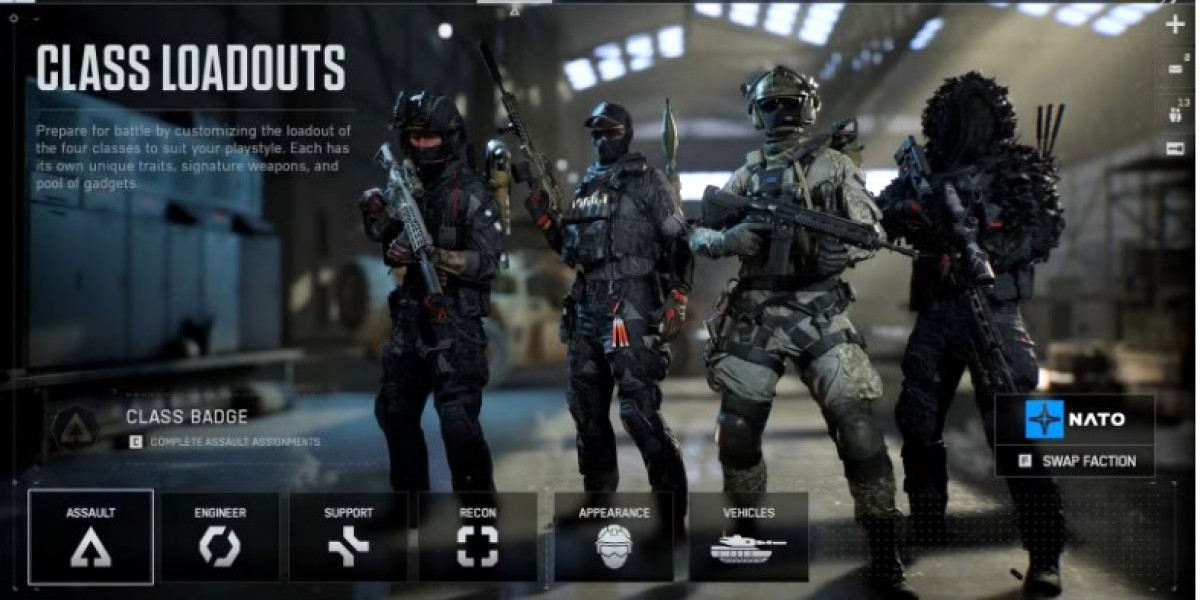This screenshot has height=600, width=1200.
Task: Select the Assault class tile
Action: (x=91, y=537)
